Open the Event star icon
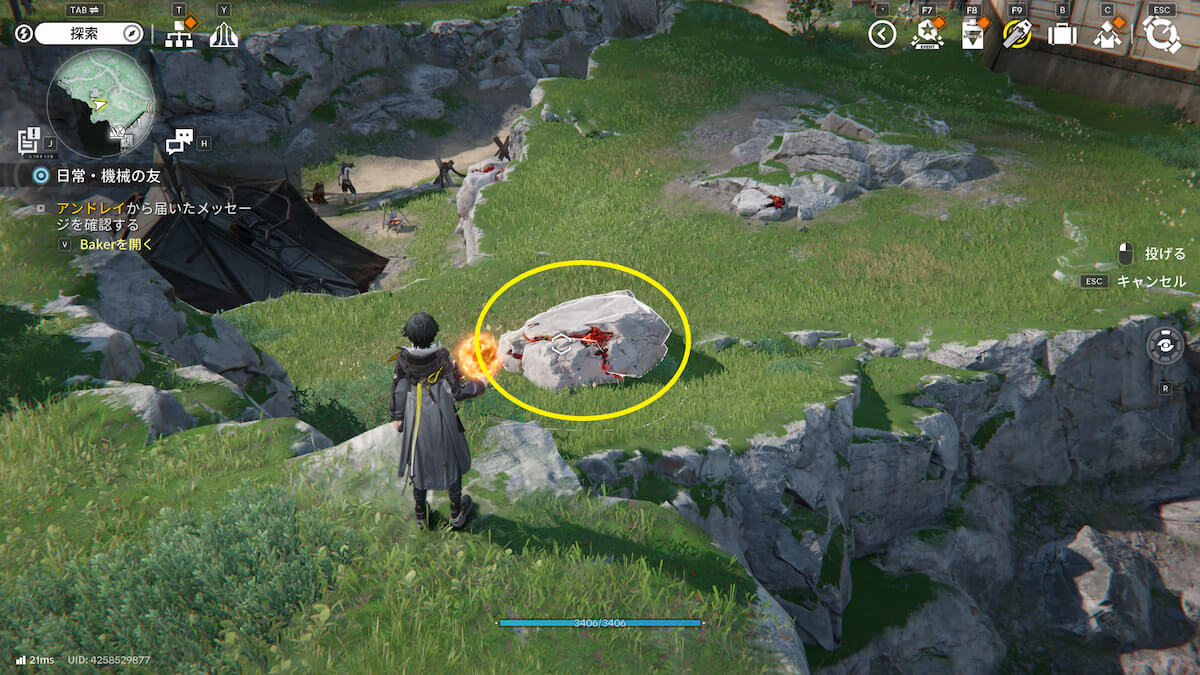The height and width of the screenshot is (675, 1200). point(927,35)
